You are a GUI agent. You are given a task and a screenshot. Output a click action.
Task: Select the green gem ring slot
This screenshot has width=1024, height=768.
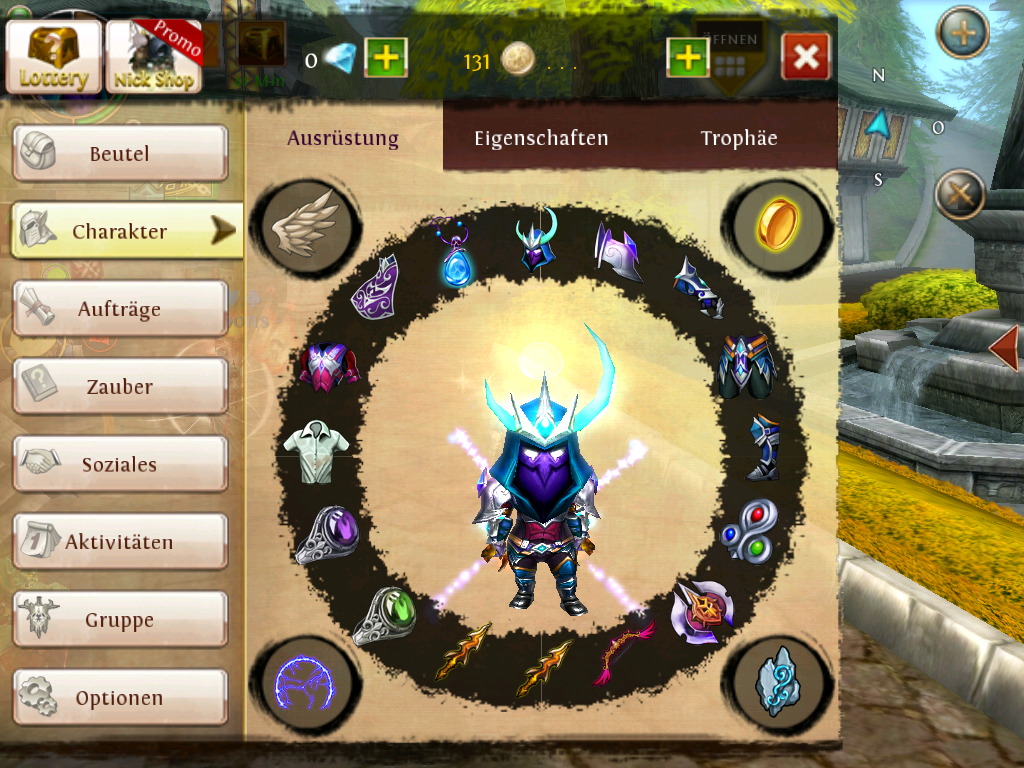pos(384,614)
